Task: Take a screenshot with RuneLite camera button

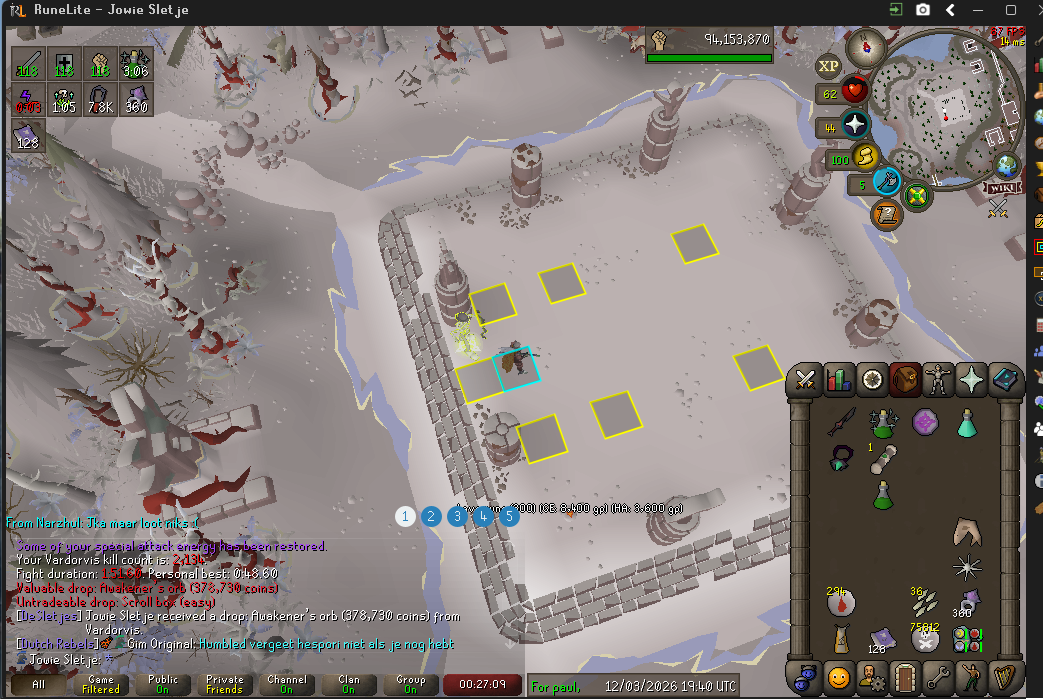Action: tap(922, 10)
